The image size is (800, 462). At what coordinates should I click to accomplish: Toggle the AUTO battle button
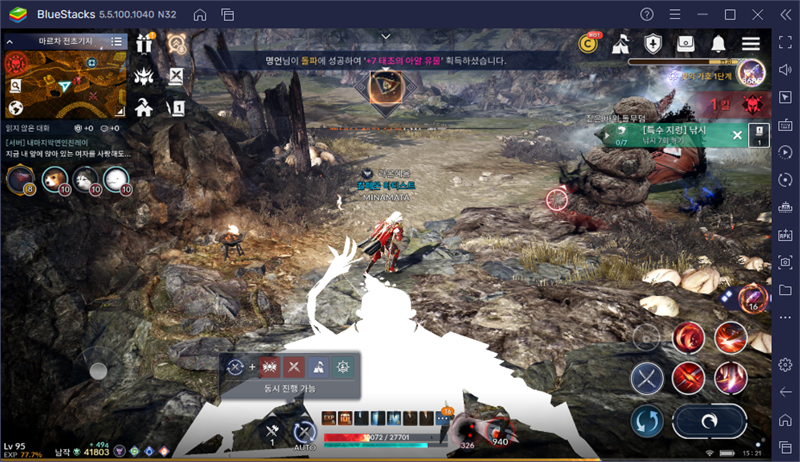tap(304, 432)
